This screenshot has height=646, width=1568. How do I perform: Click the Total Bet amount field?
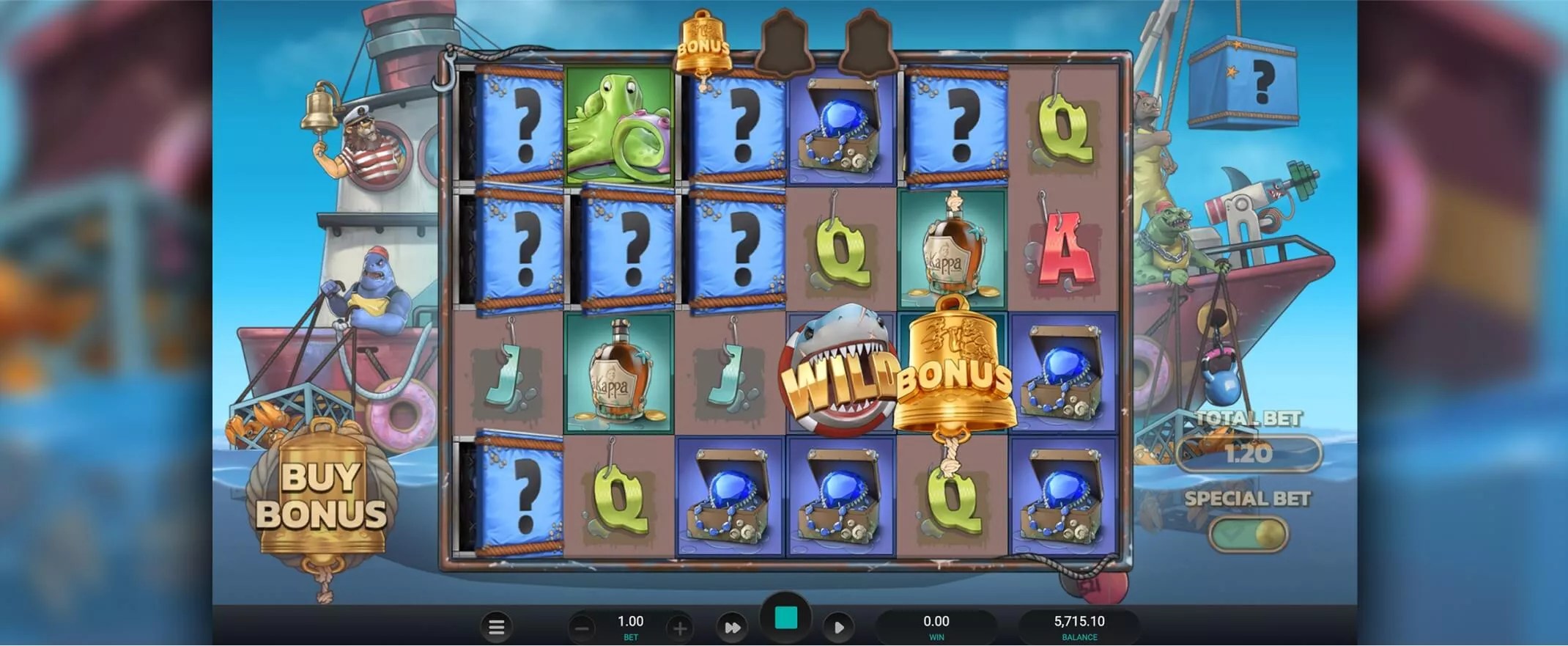[1249, 452]
